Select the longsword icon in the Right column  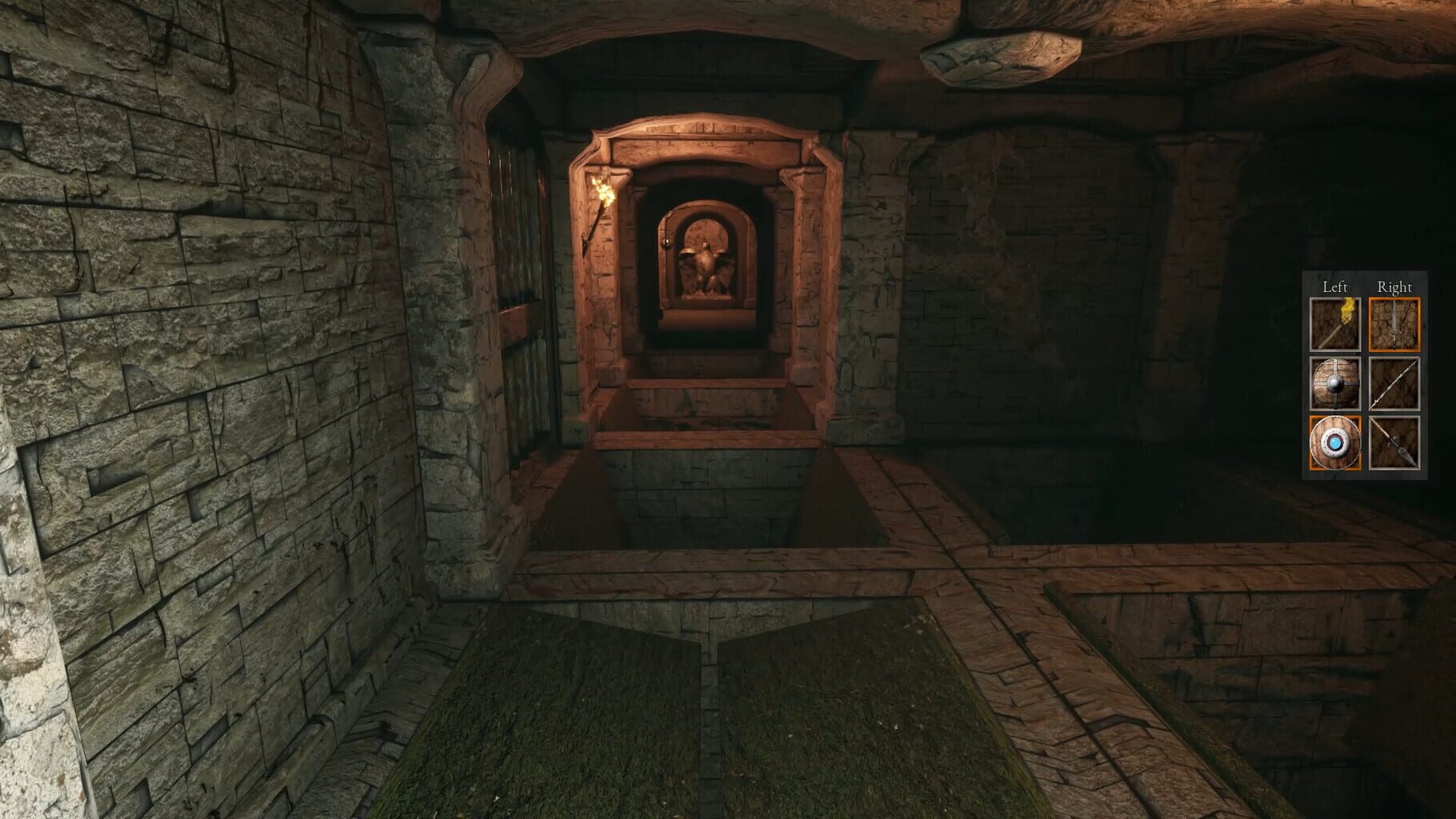1395,324
